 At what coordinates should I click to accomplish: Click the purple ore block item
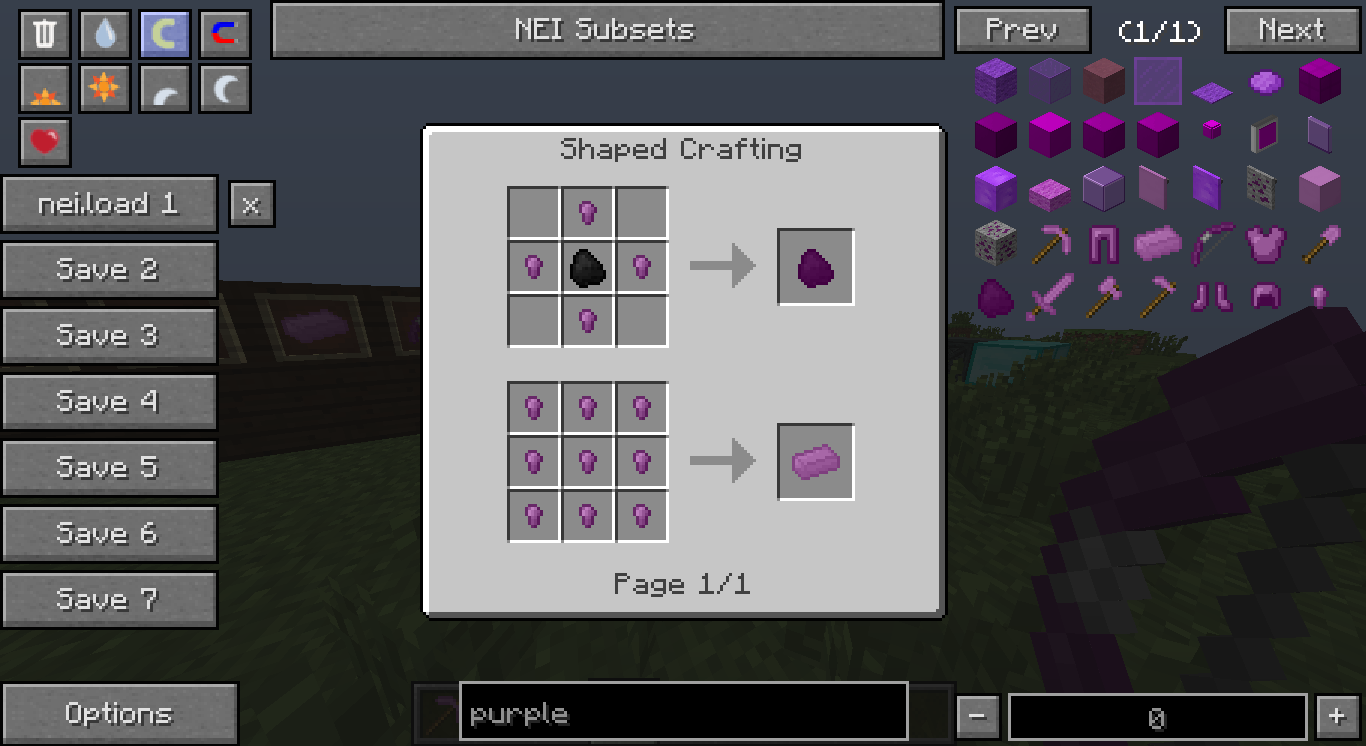click(995, 242)
